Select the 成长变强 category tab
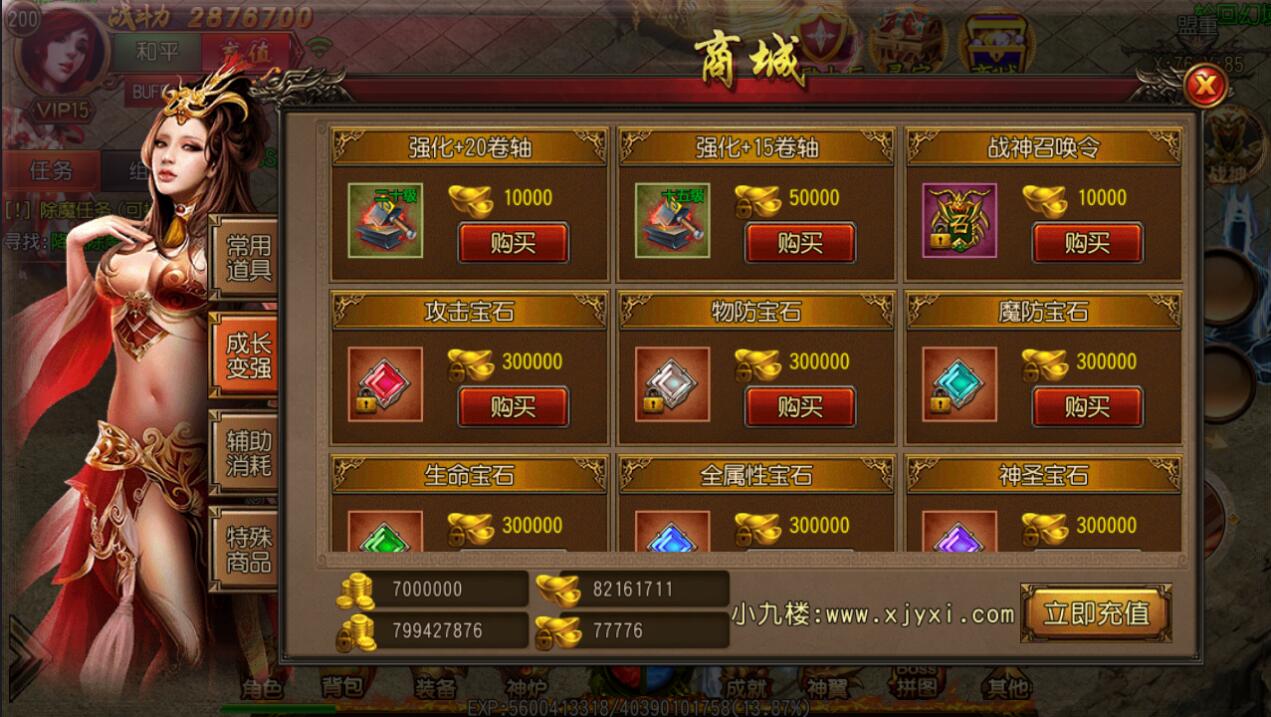The width and height of the screenshot is (1271, 717). [x=248, y=355]
